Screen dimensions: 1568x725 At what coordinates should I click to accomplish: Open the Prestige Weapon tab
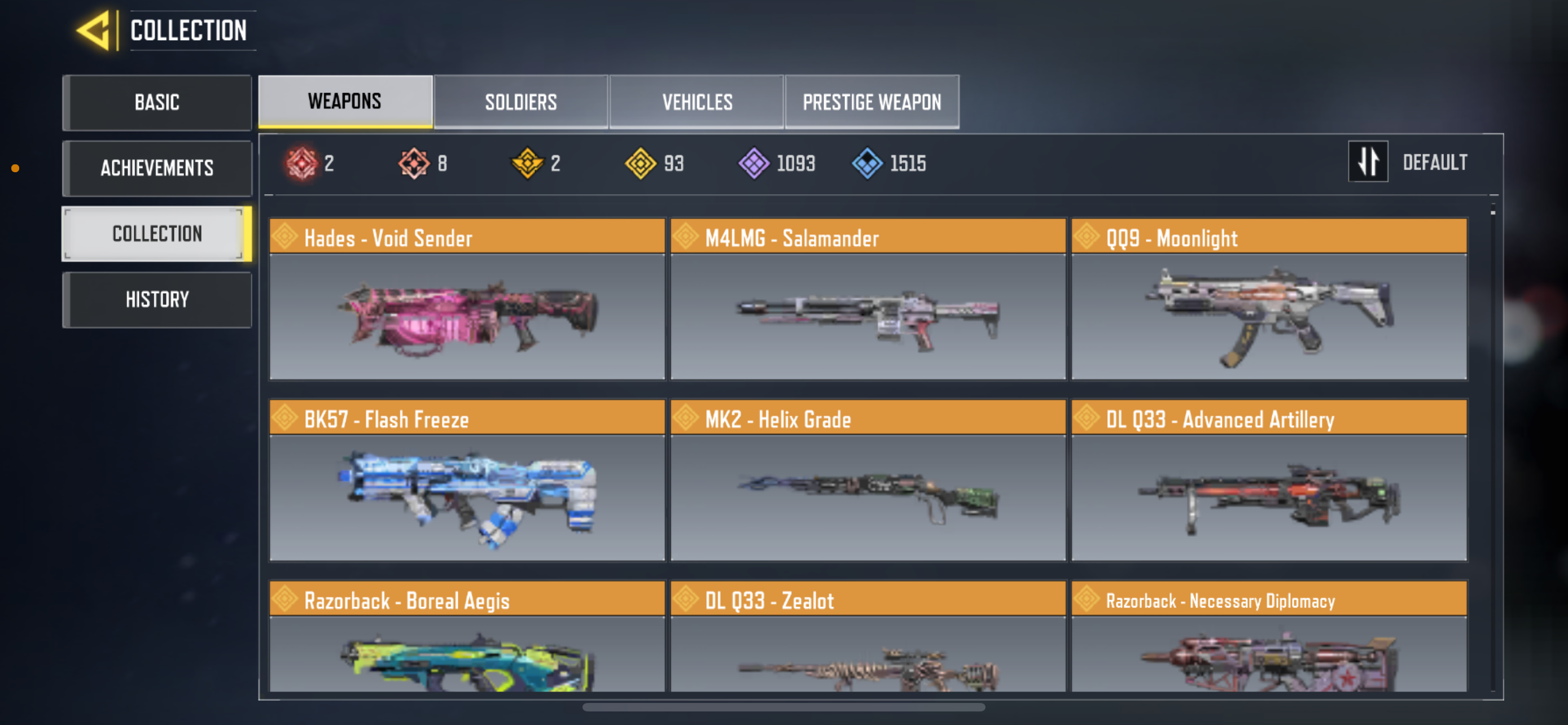click(871, 102)
